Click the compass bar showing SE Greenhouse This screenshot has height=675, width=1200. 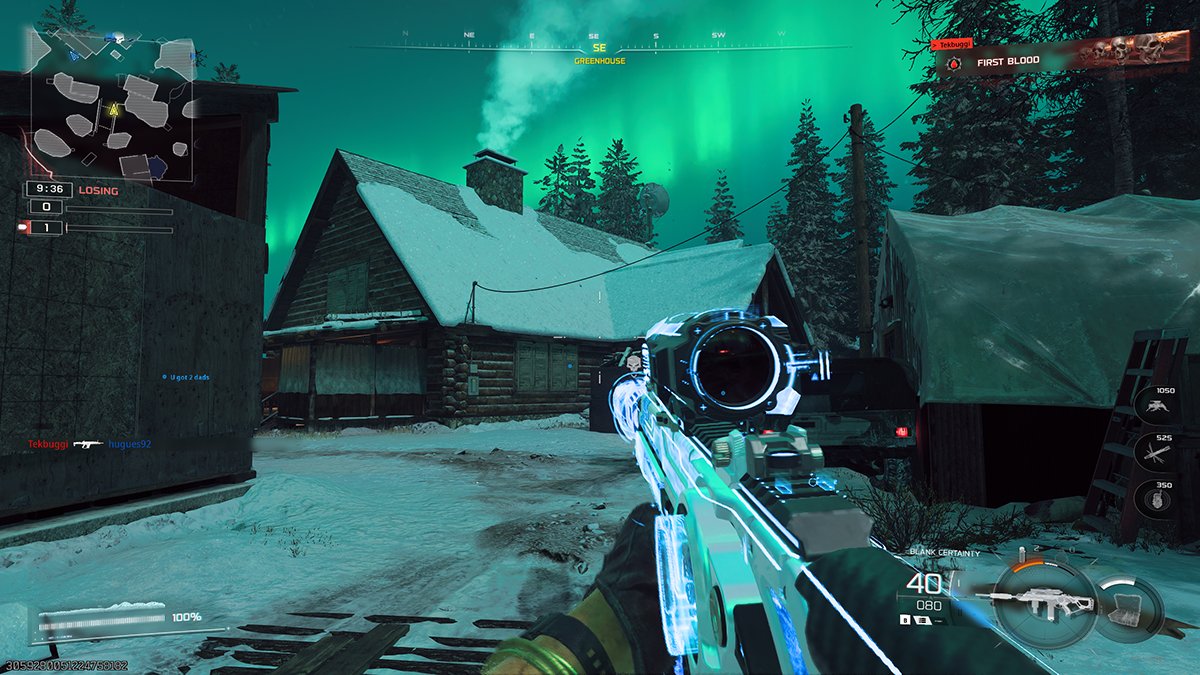coord(600,47)
